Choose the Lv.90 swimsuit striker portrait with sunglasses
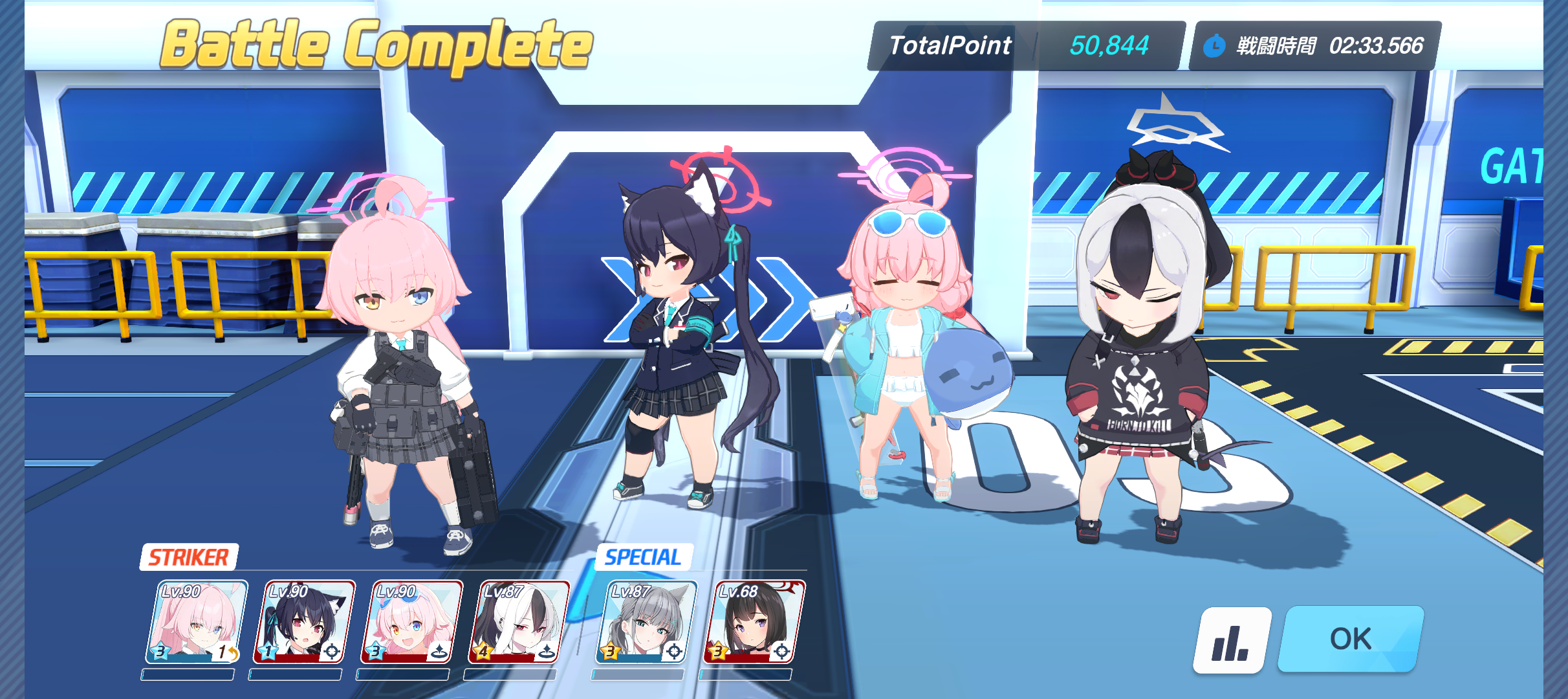The width and height of the screenshot is (1568, 699). 412,622
